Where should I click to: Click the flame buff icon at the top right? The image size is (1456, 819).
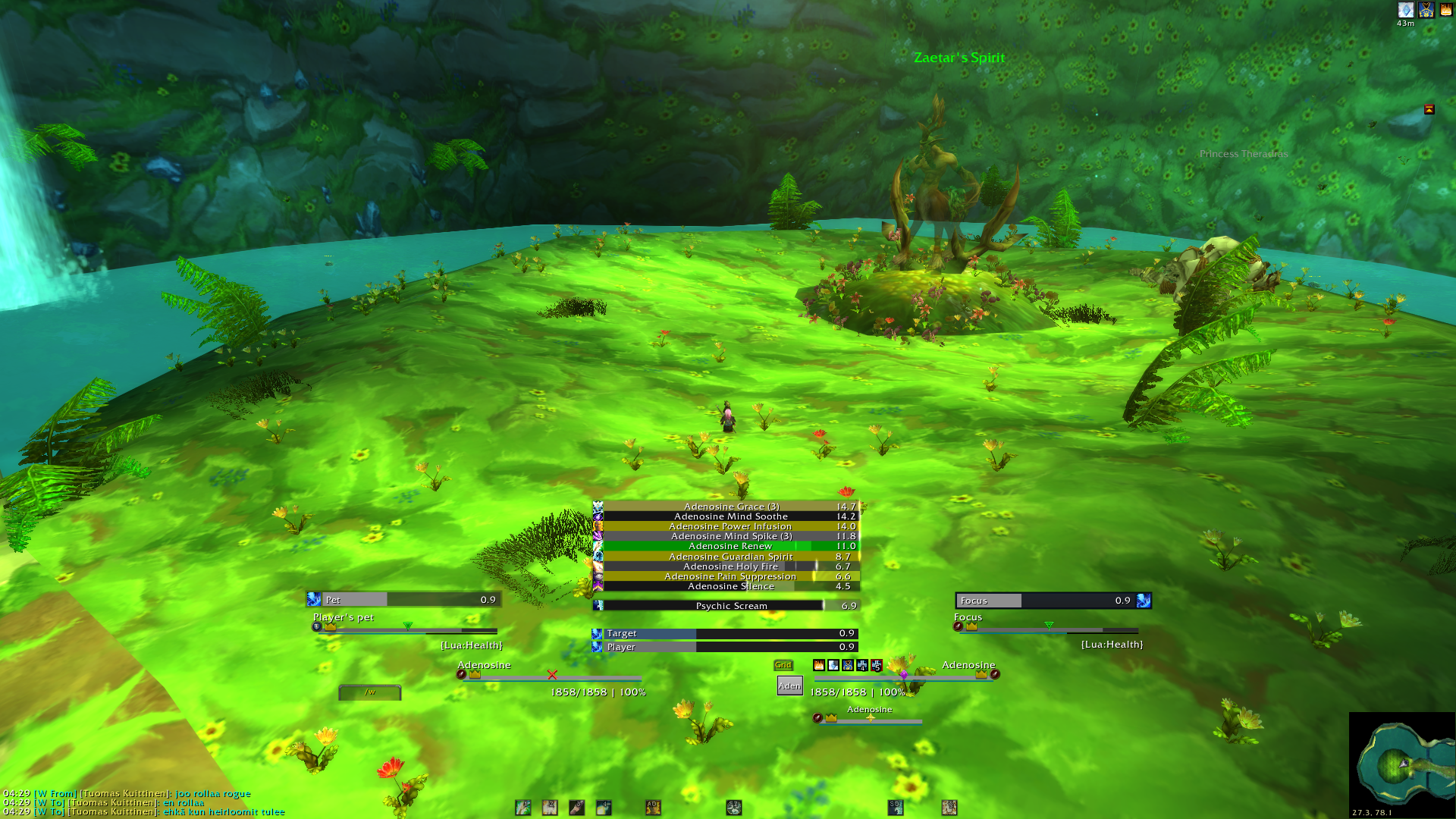point(1446,10)
